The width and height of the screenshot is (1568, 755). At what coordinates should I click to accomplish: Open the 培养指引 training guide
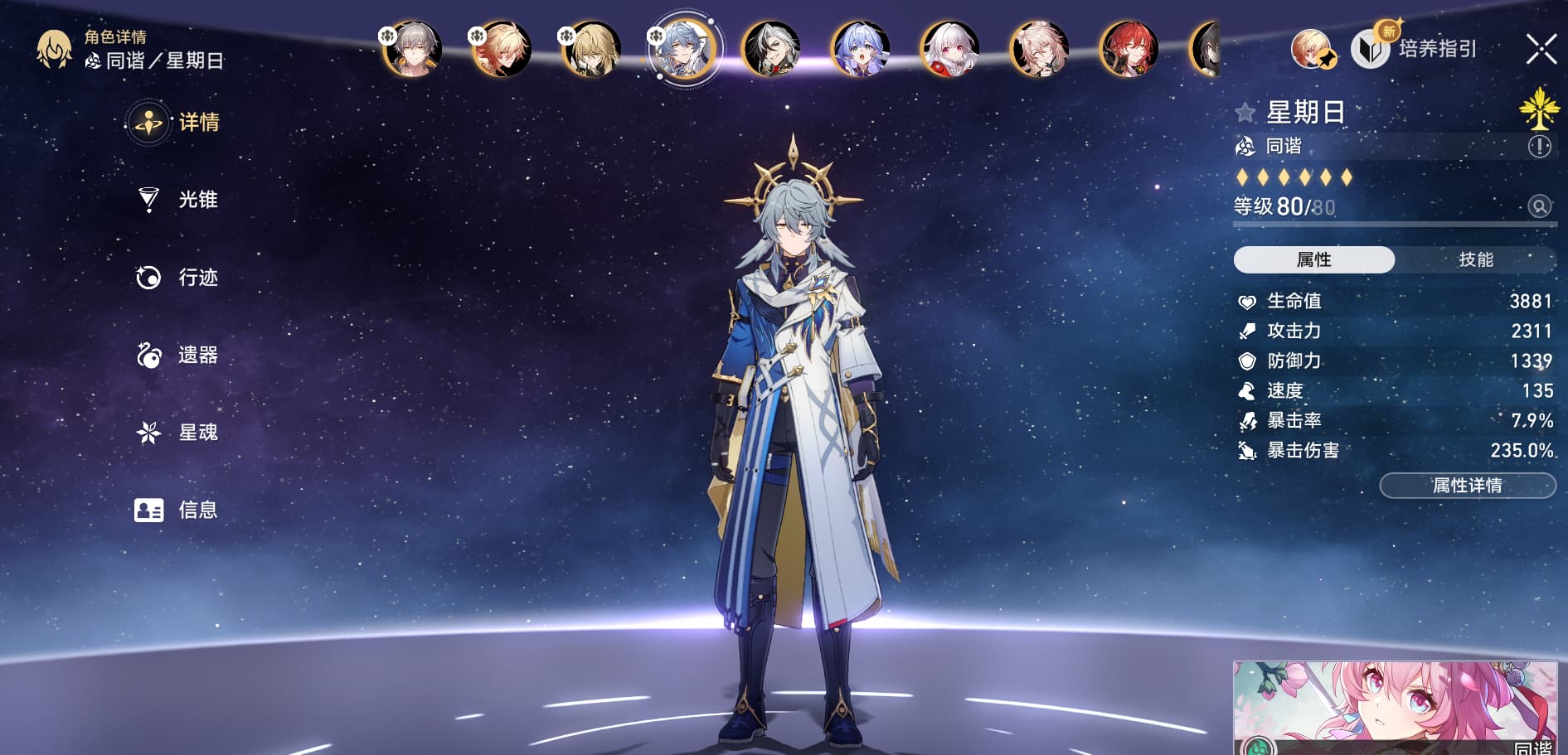(1418, 49)
